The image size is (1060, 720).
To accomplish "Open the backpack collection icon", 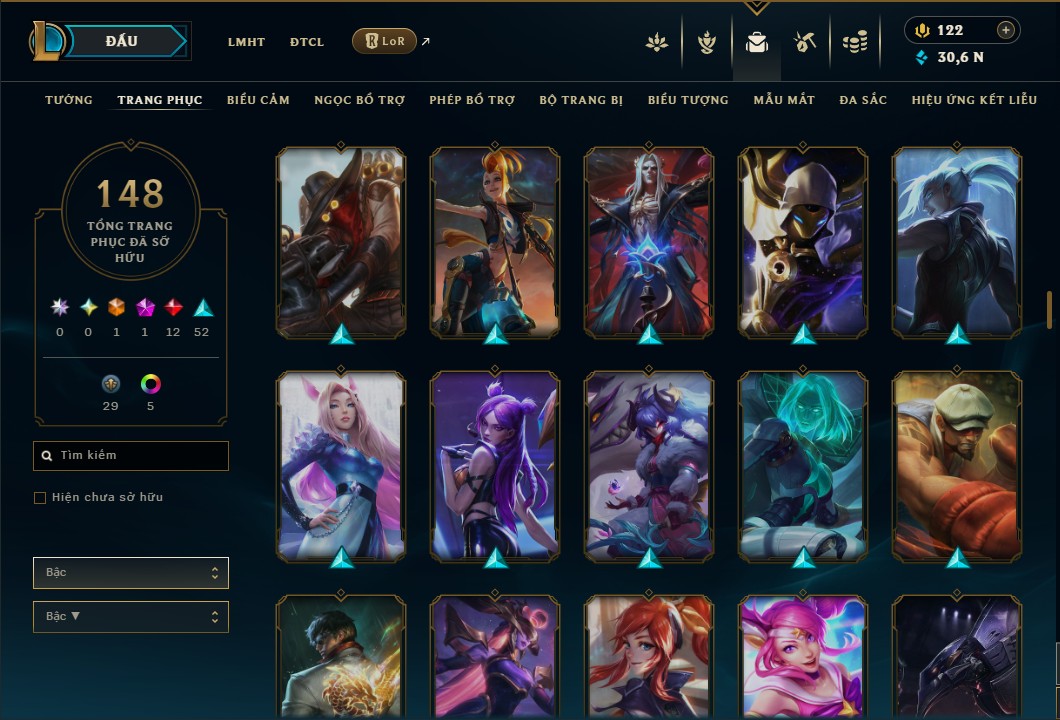I will coord(757,42).
